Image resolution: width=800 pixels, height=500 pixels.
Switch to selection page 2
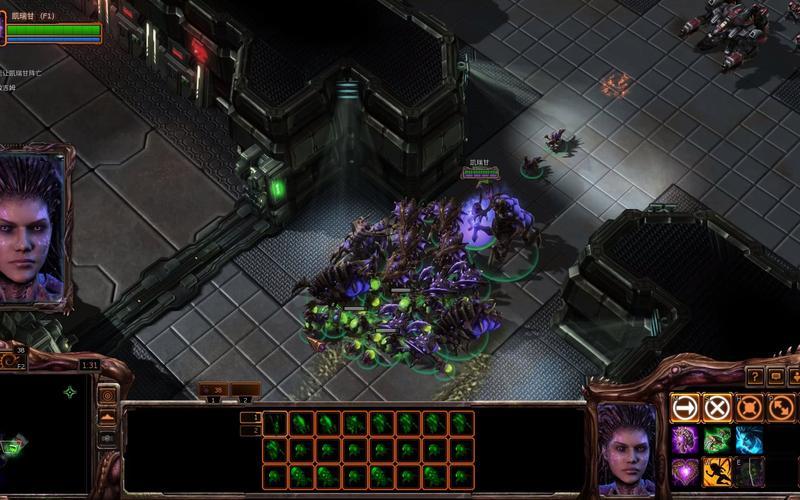[250, 431]
